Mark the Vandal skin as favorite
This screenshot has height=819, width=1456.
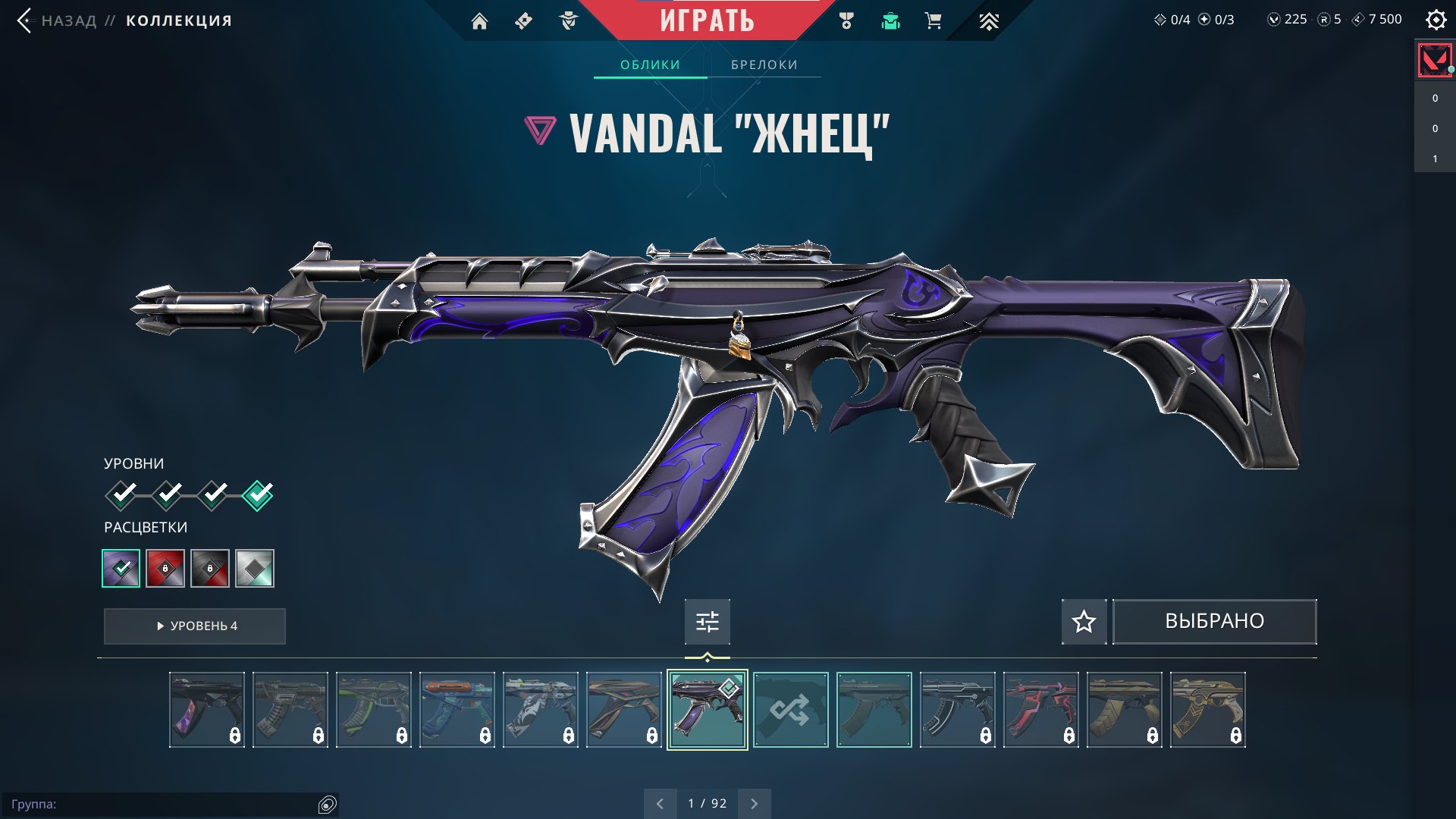pos(1084,621)
